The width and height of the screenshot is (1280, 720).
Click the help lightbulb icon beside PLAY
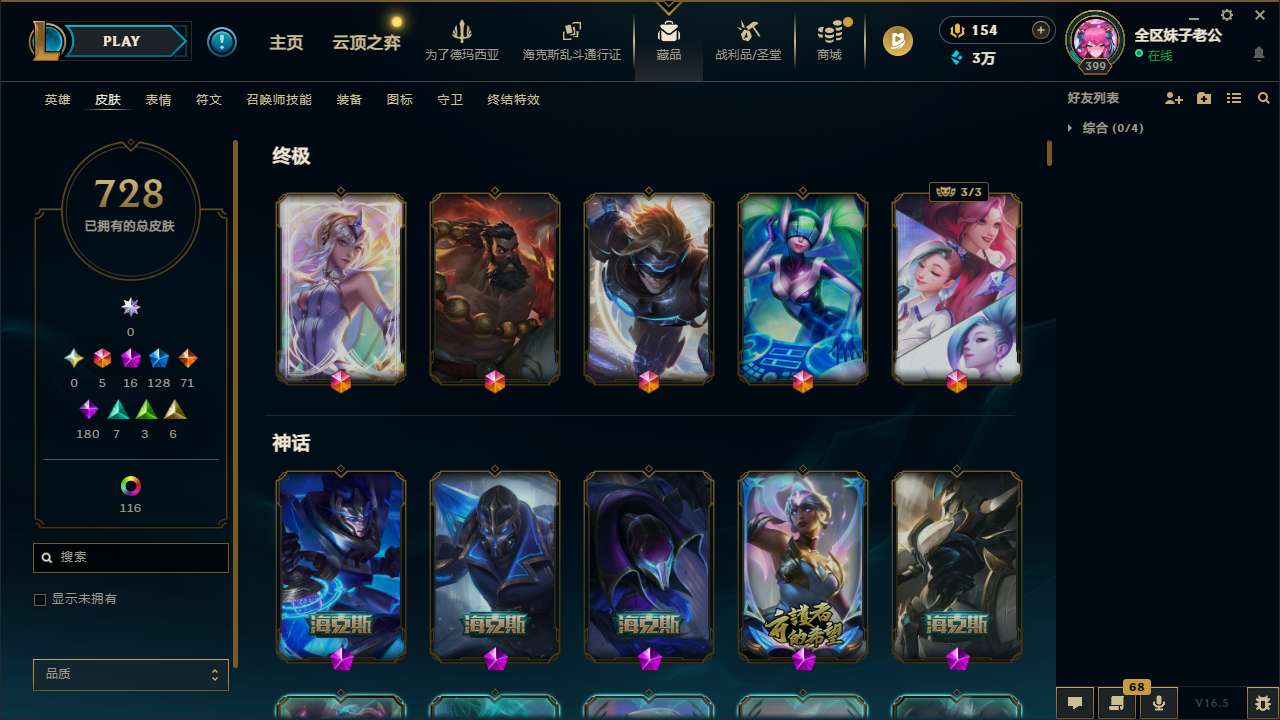click(x=222, y=41)
